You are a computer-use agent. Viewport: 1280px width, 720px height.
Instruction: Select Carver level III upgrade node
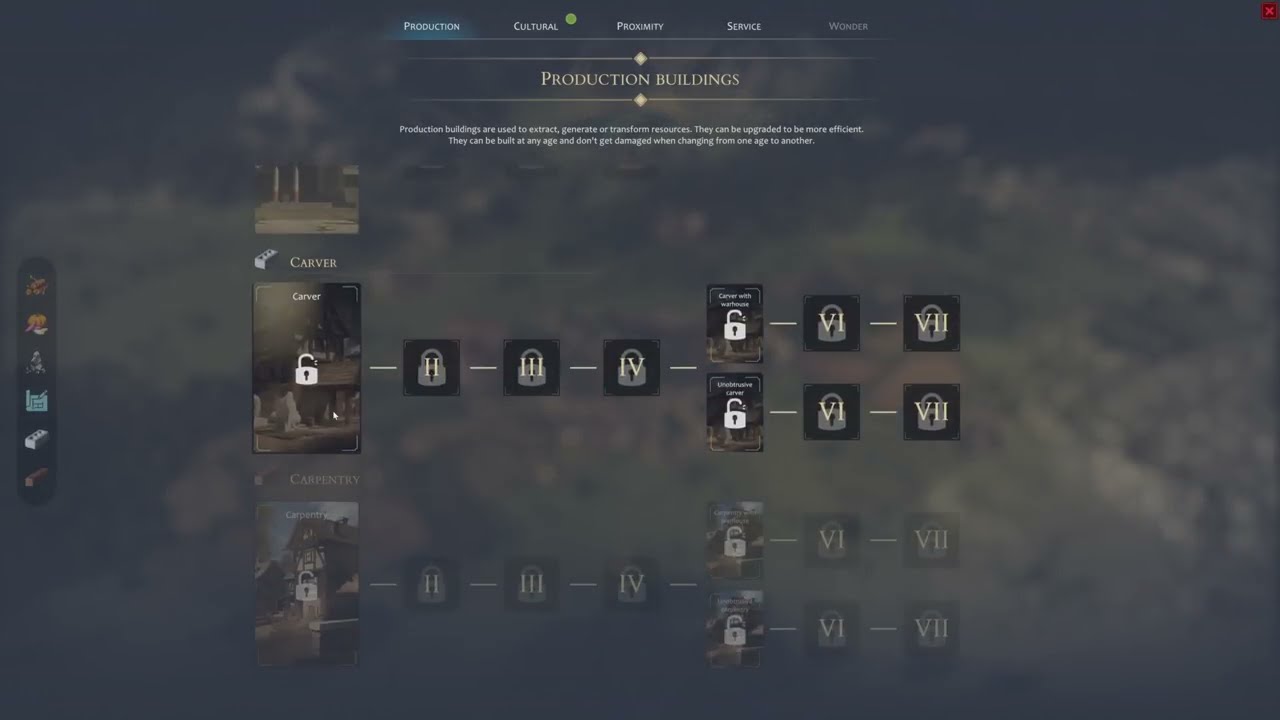(531, 367)
